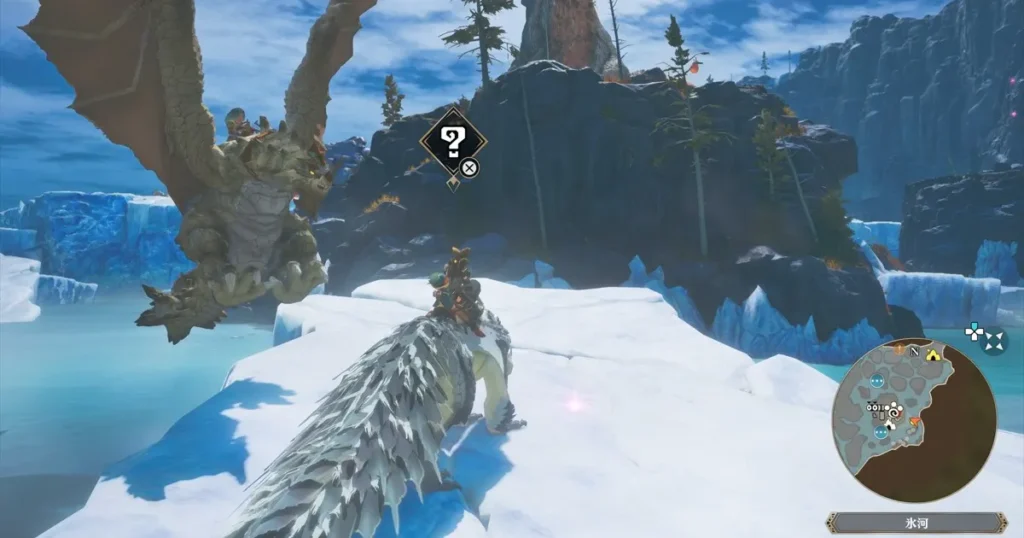This screenshot has height=538, width=1024.
Task: Select the orange arrow marker on minimap
Action: click(x=914, y=422)
